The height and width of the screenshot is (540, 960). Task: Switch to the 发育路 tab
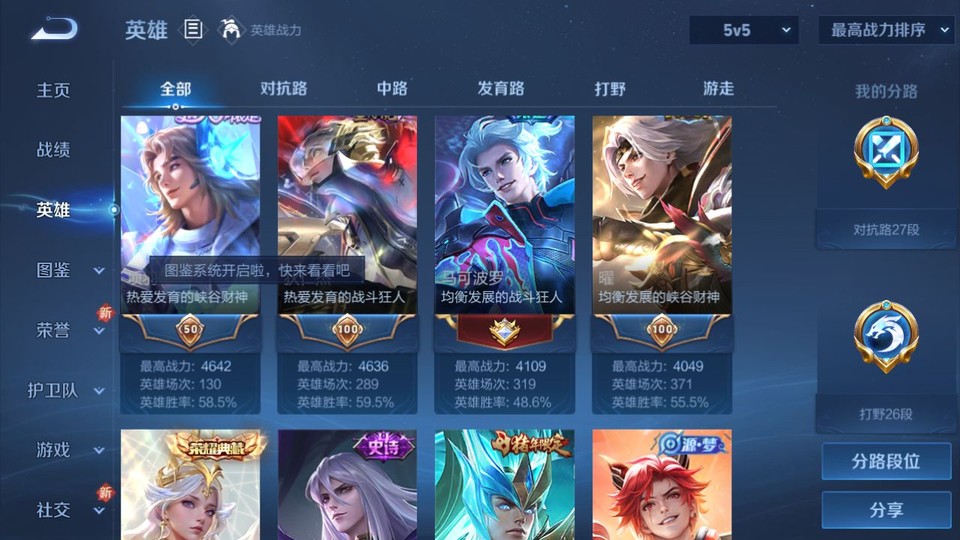coord(501,88)
